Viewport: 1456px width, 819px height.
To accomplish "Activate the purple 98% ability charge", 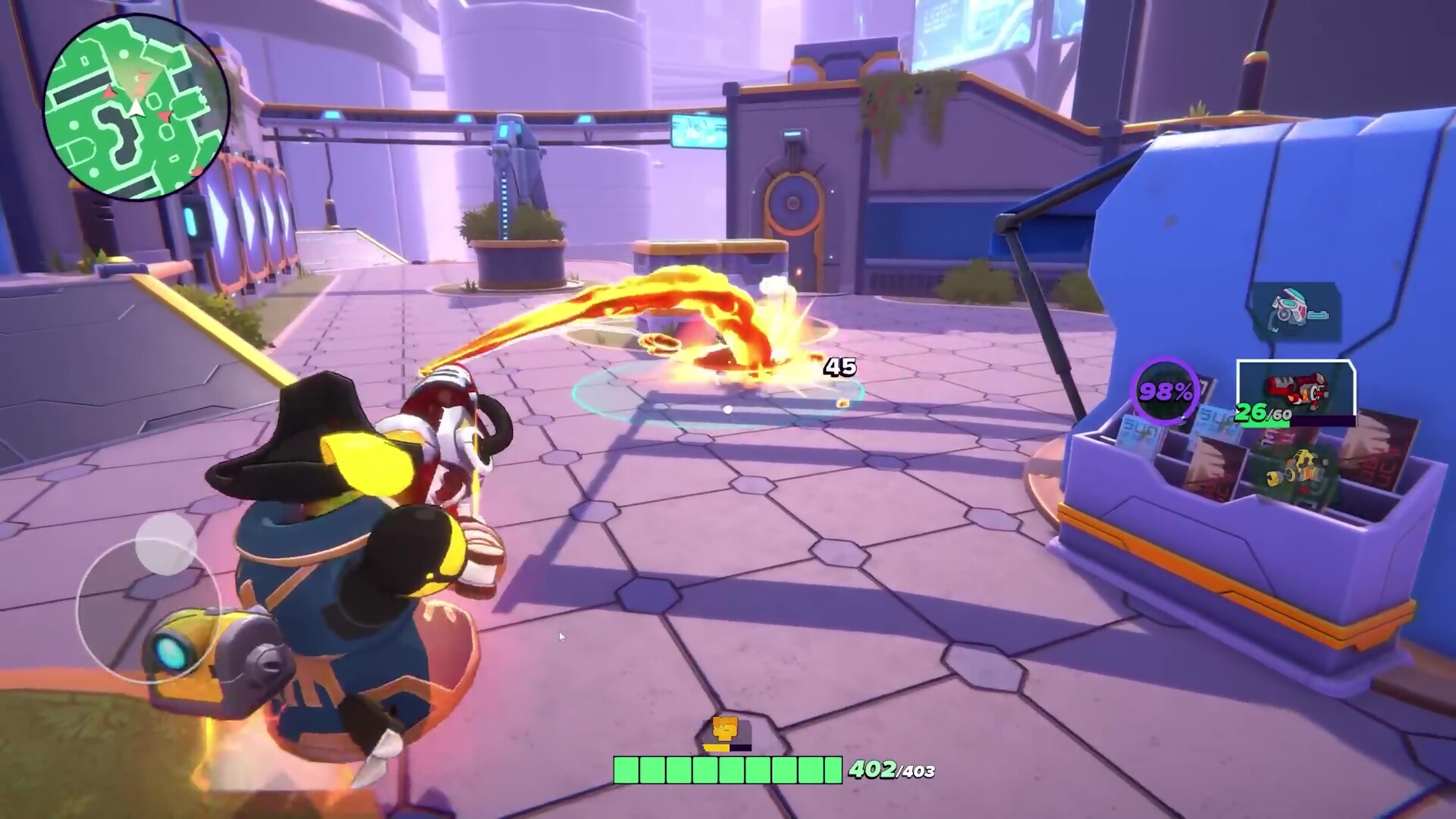I will (1166, 391).
